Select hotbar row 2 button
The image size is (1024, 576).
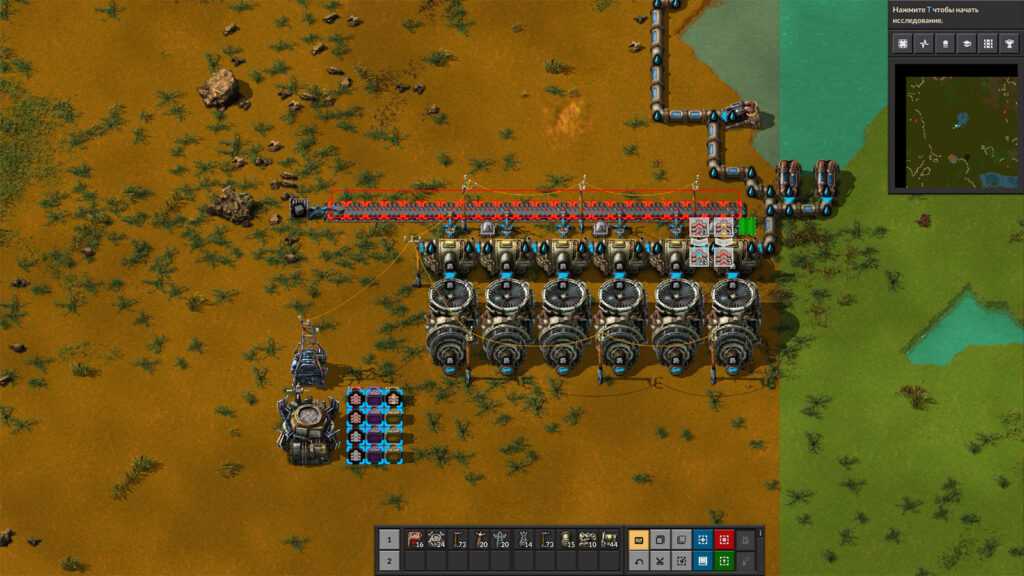391,561
